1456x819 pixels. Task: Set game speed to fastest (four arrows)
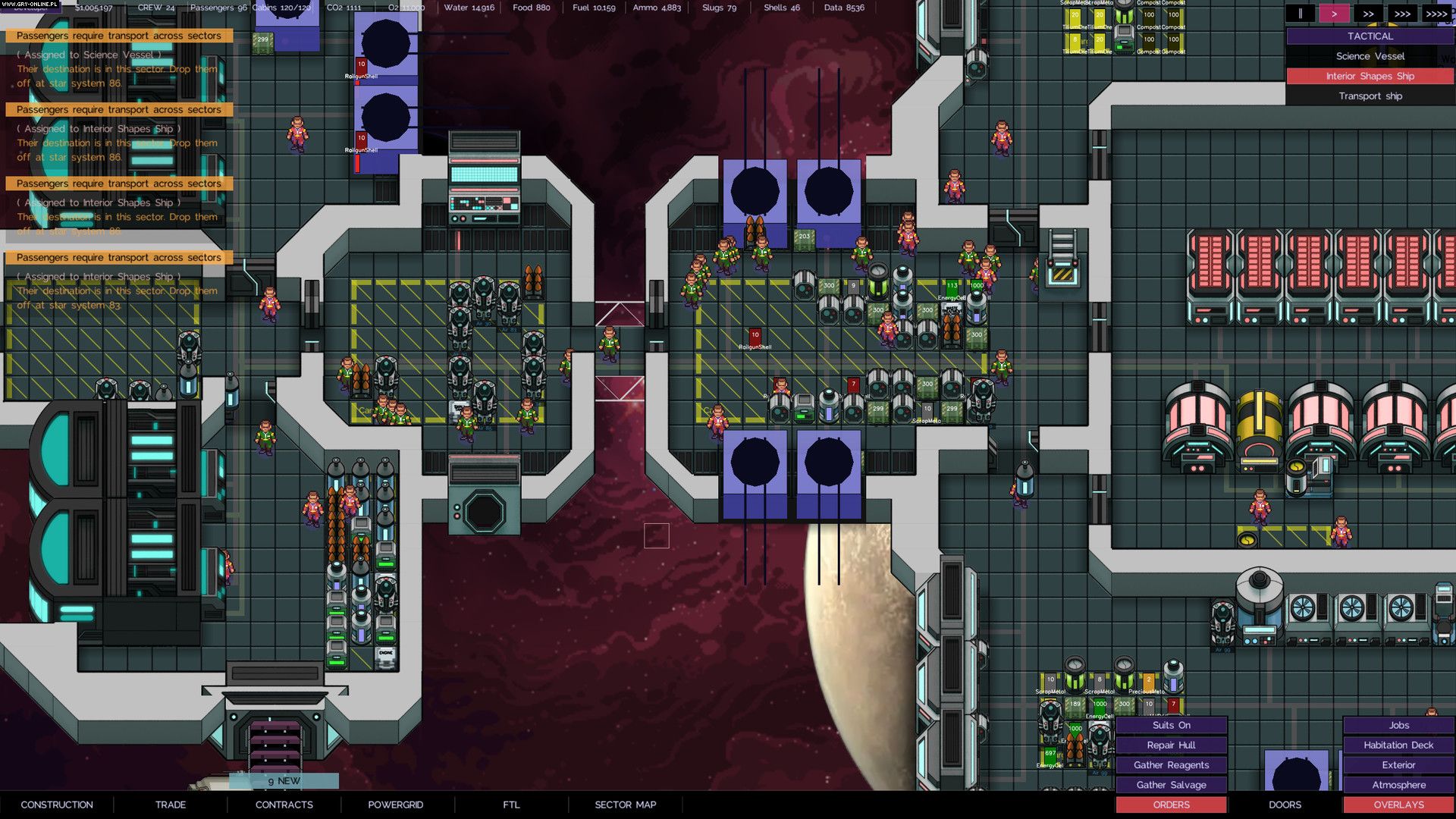1436,14
